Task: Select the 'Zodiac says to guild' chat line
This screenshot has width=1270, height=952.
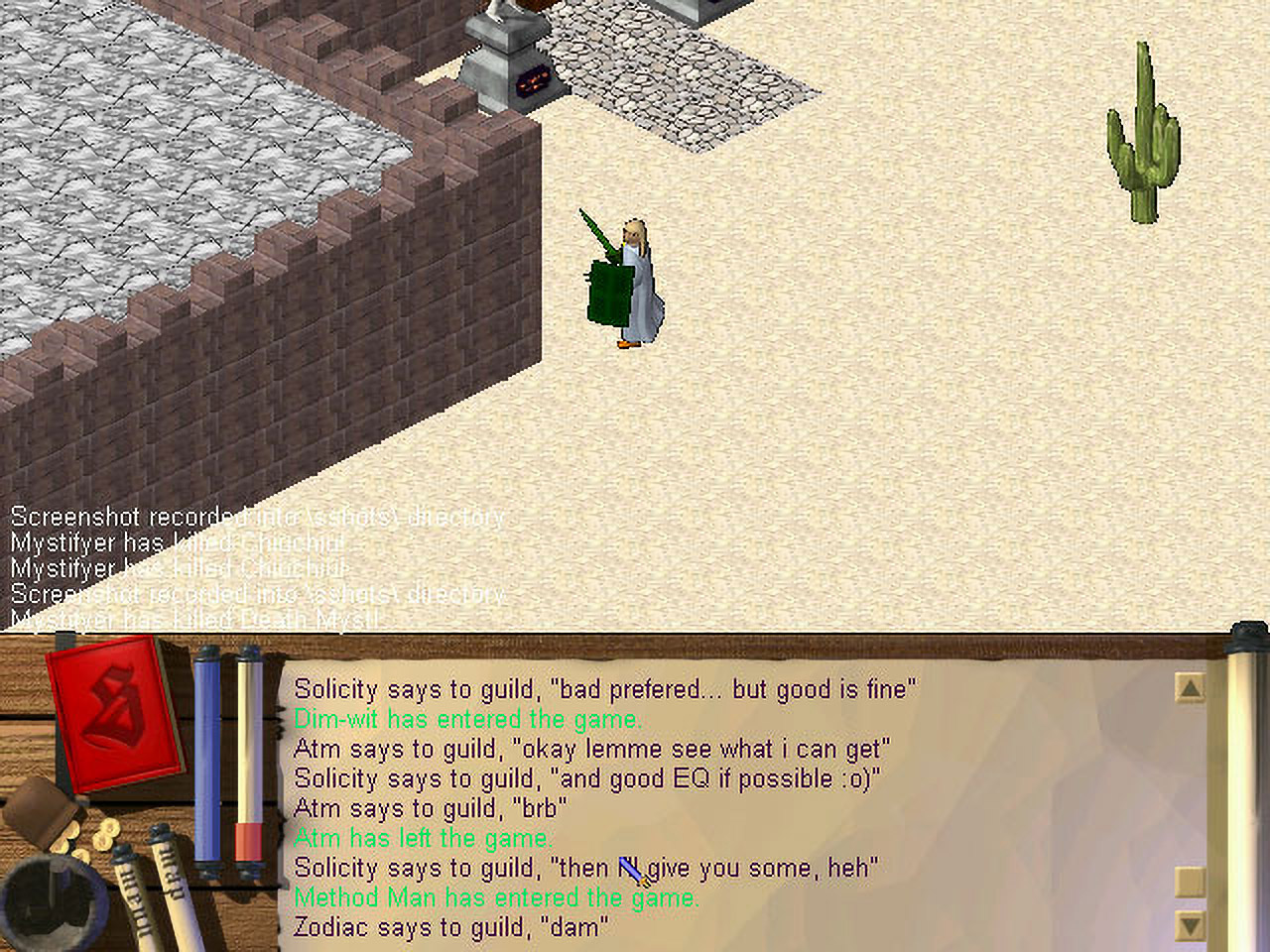Action: coord(450,927)
